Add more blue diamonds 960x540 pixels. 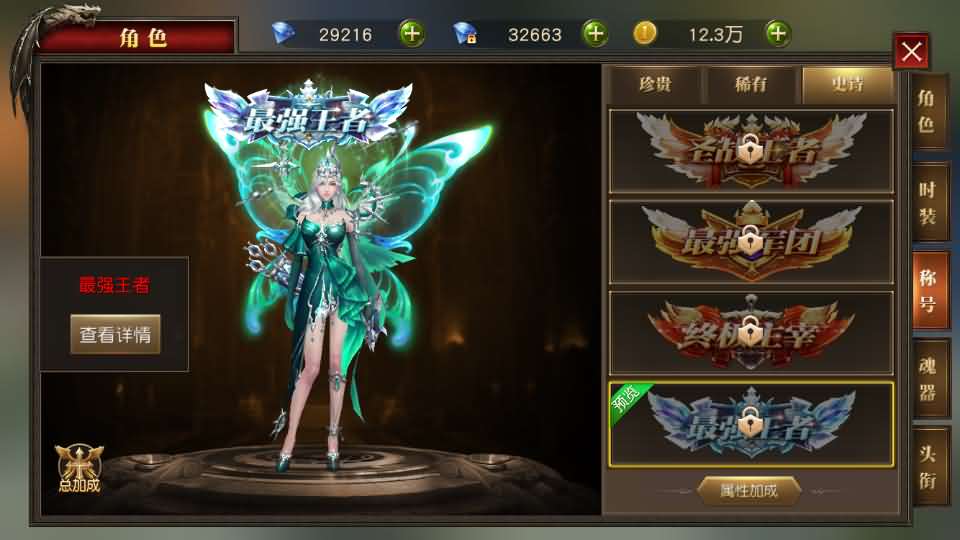click(x=412, y=33)
